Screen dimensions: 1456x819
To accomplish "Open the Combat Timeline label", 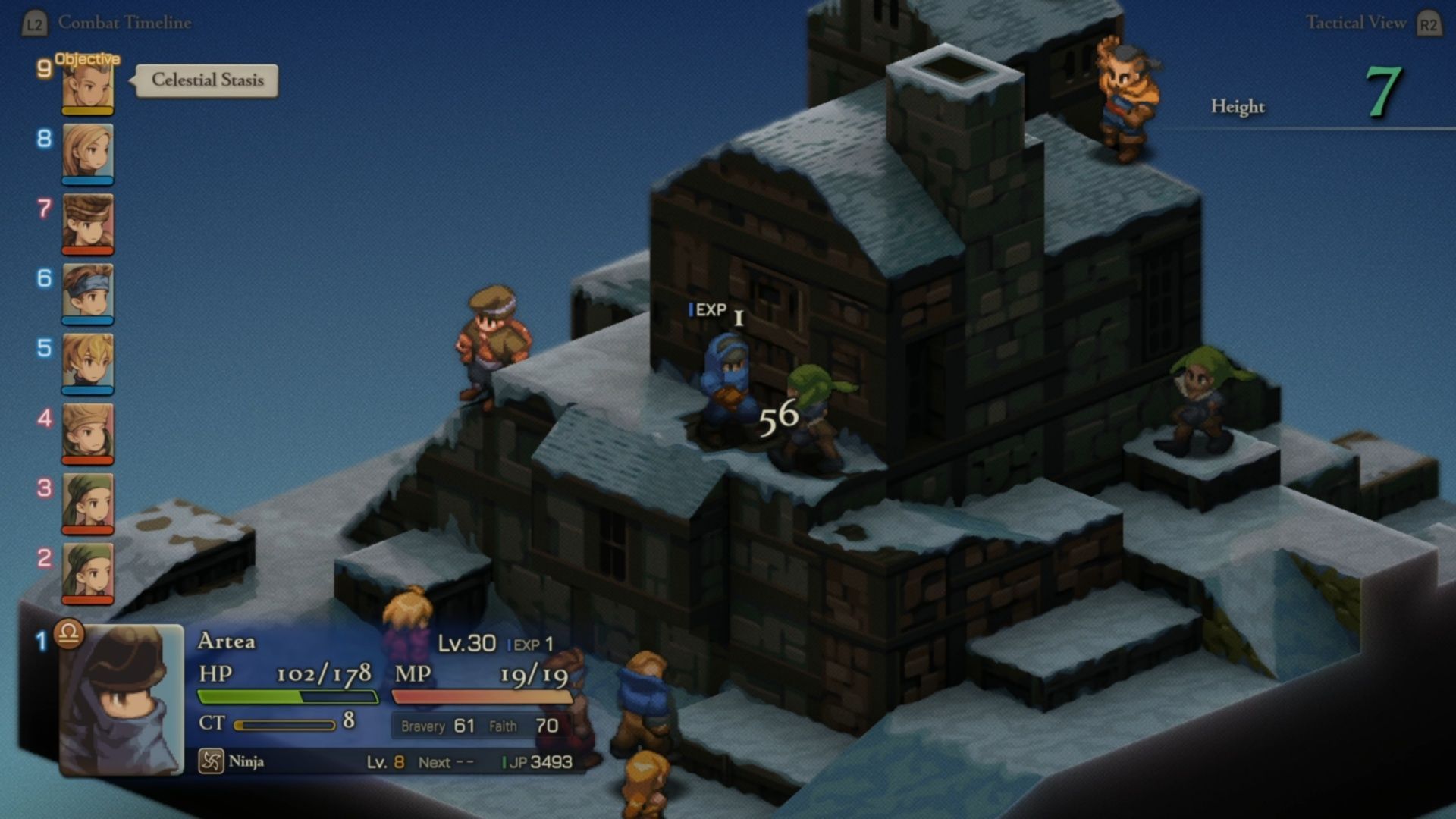I will coord(124,23).
